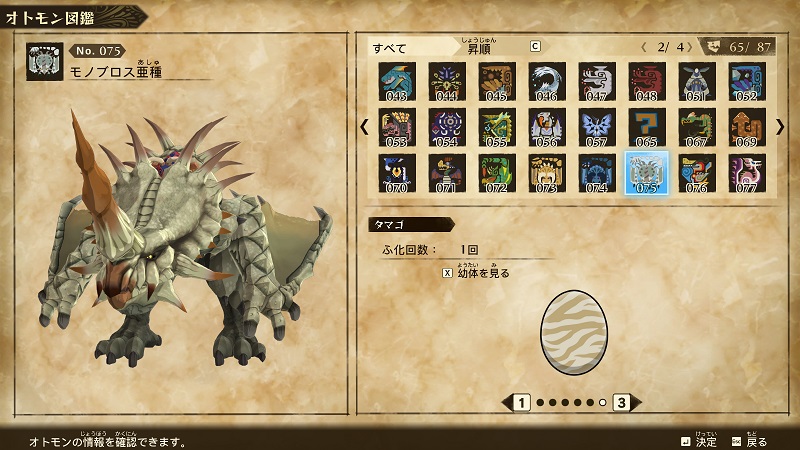Select monster entry No. 070
Screen dimensions: 800x450
[x=397, y=172]
